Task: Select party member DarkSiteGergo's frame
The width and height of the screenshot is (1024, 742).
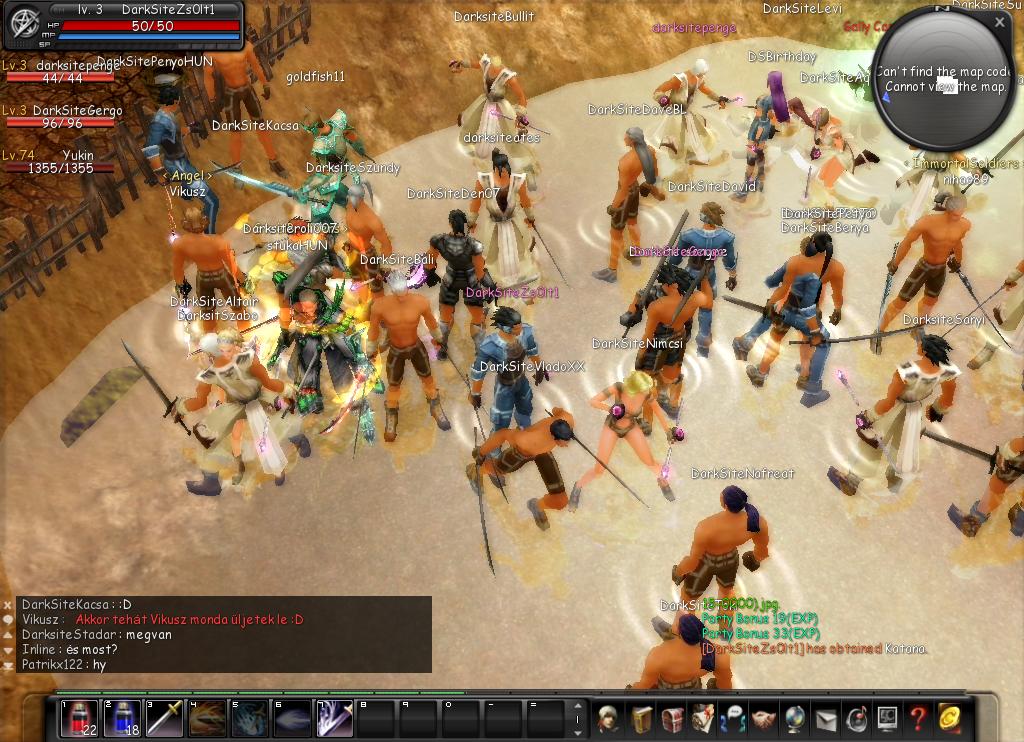Action: pyautogui.click(x=60, y=117)
